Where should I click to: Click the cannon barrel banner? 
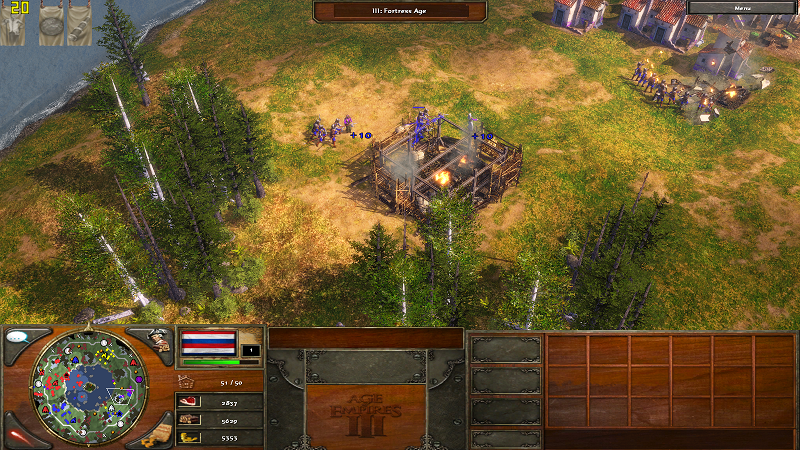(79, 27)
